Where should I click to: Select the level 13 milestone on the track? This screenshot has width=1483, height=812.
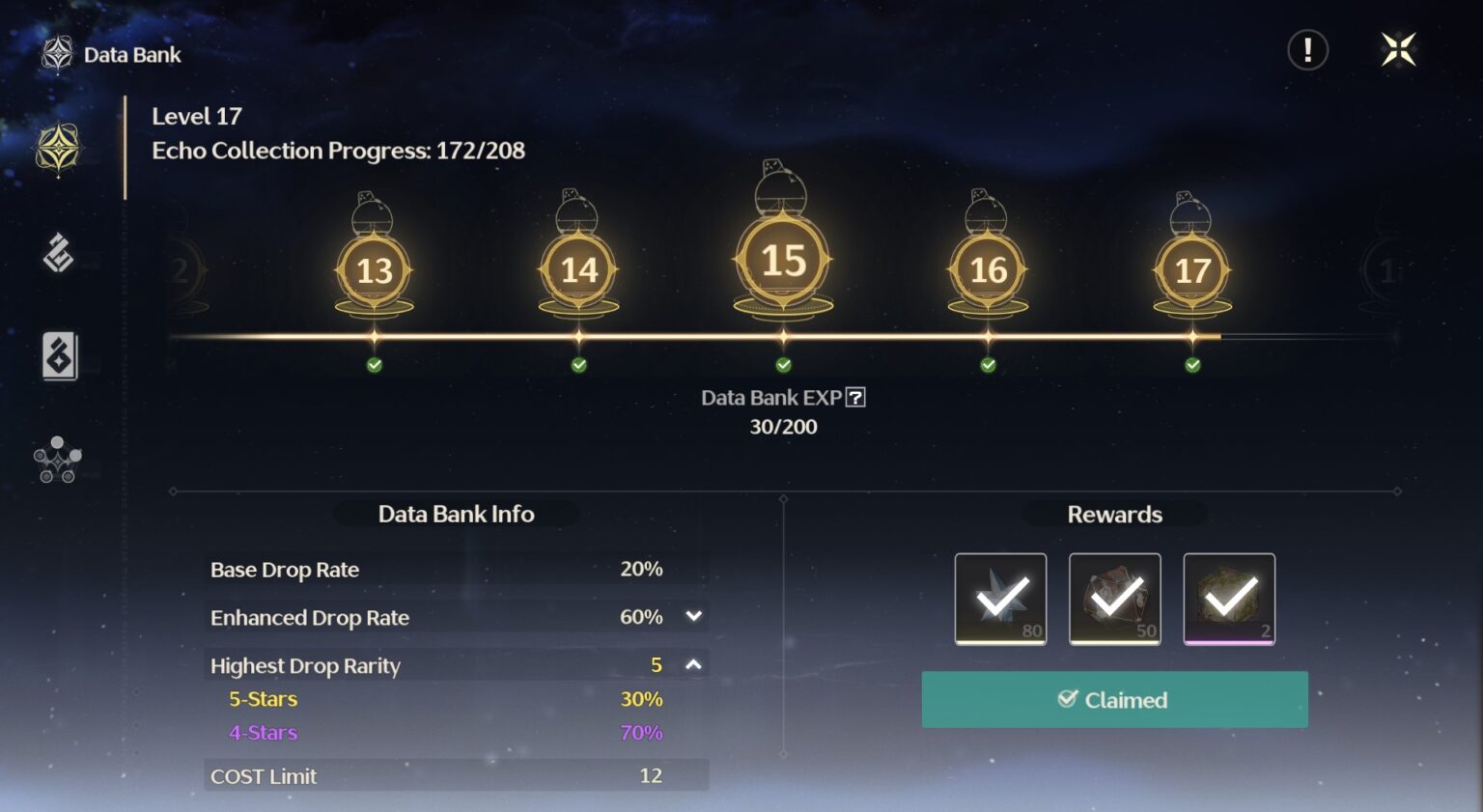(374, 270)
